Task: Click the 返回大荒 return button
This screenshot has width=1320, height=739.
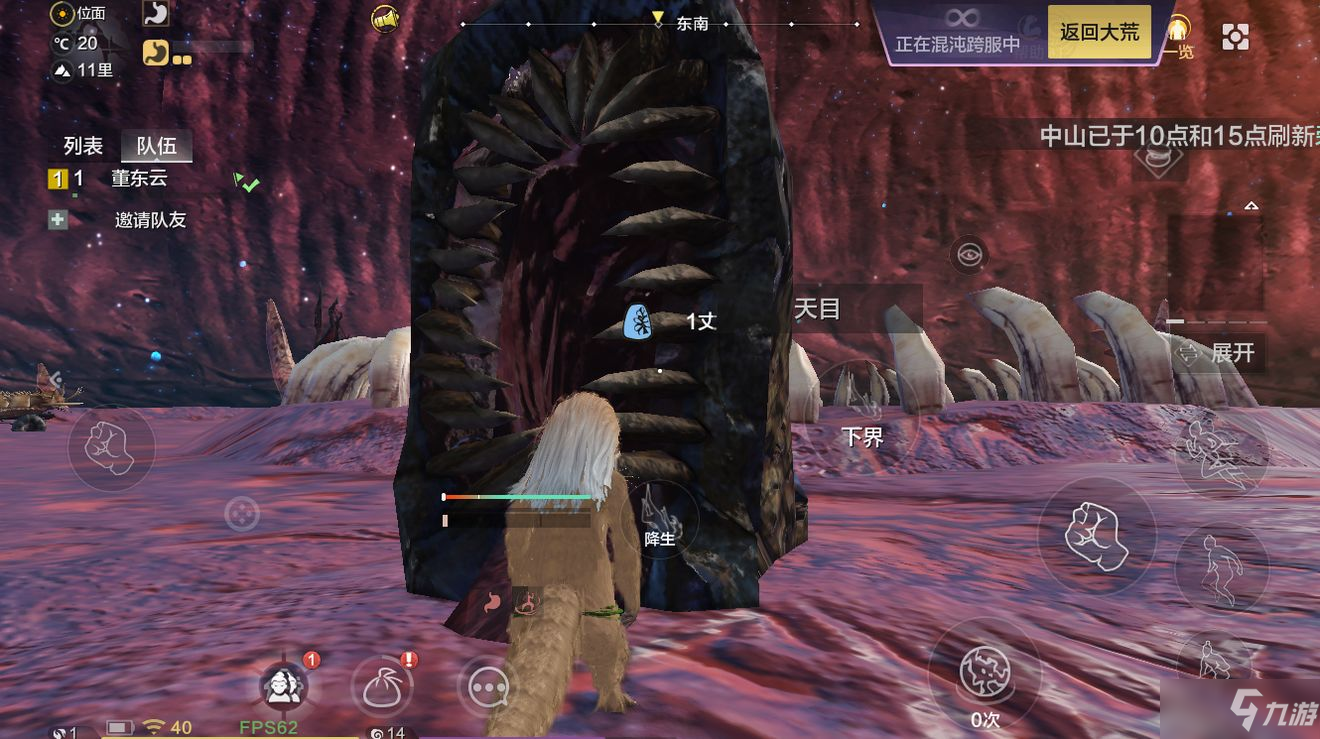Action: coord(1099,32)
